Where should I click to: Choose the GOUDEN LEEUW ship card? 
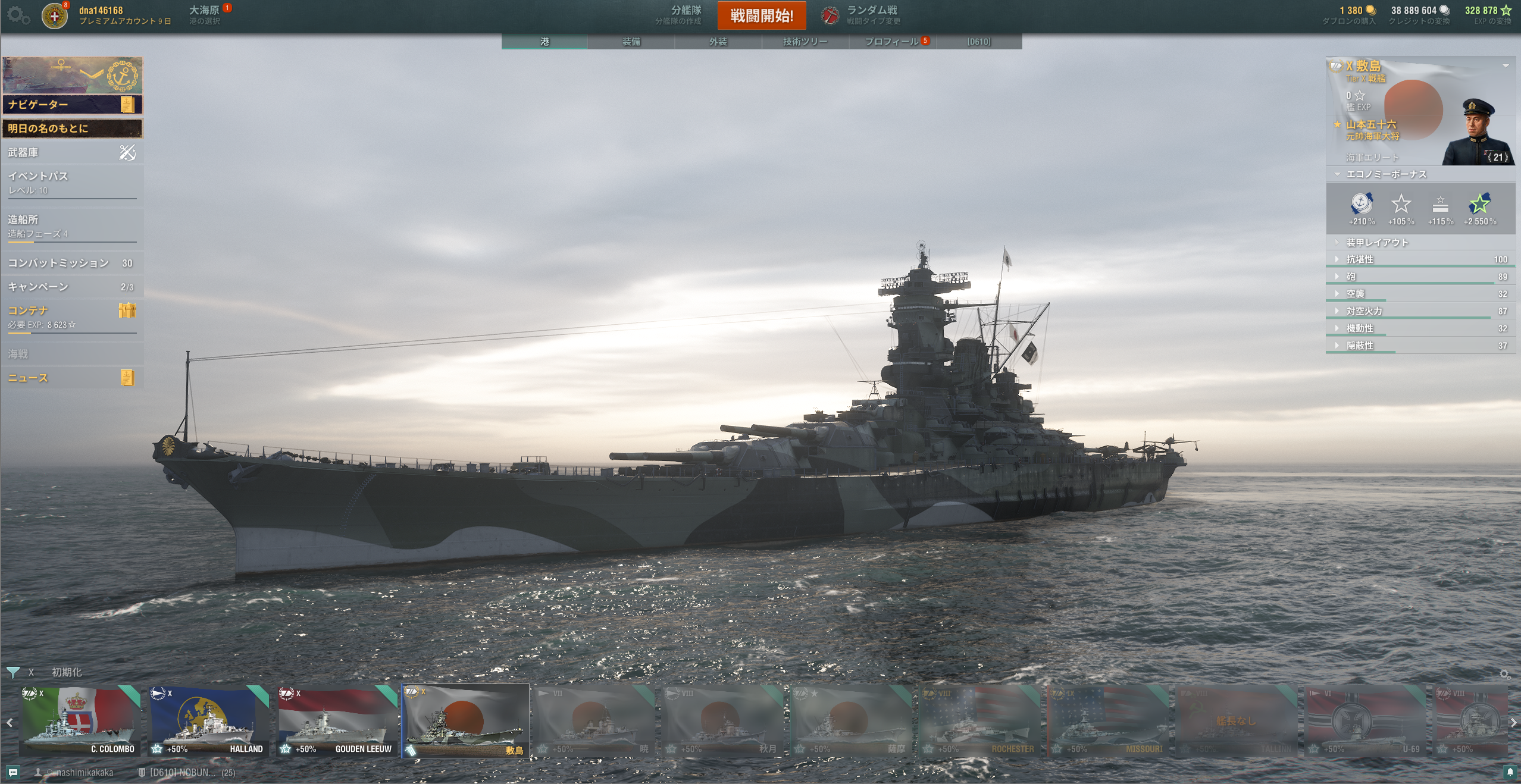tap(337, 722)
